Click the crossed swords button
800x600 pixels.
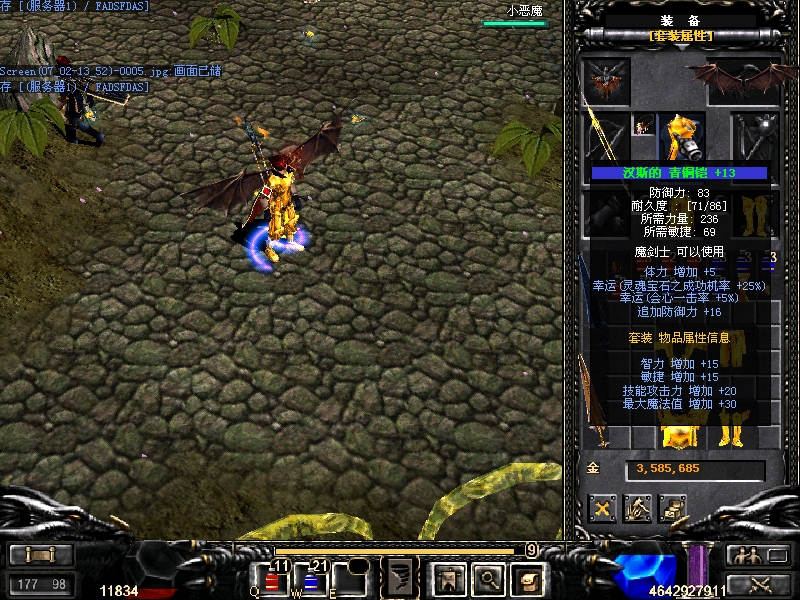point(759,583)
